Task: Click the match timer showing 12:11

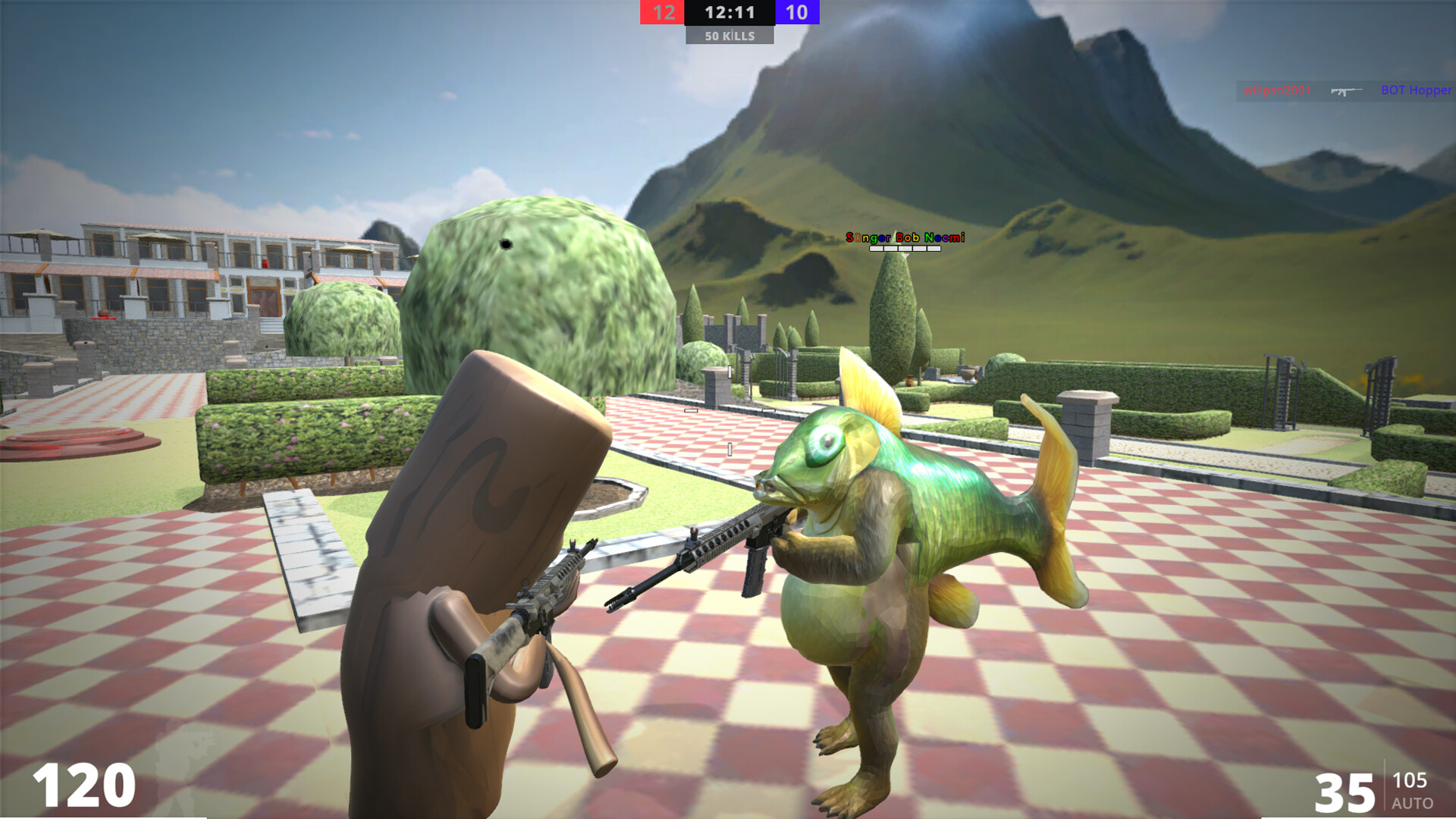Action: point(730,13)
